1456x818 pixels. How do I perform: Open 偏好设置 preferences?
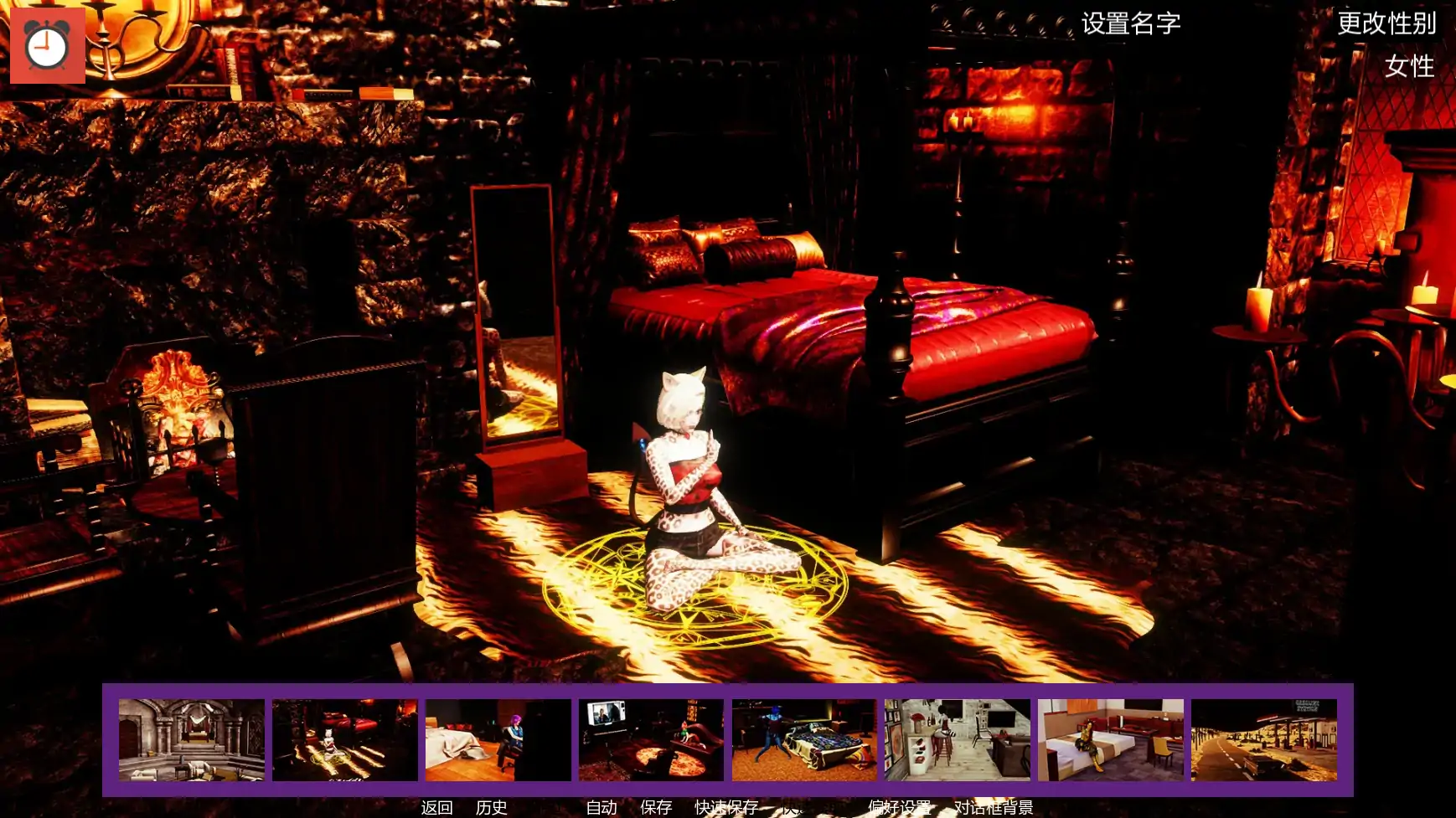click(898, 808)
